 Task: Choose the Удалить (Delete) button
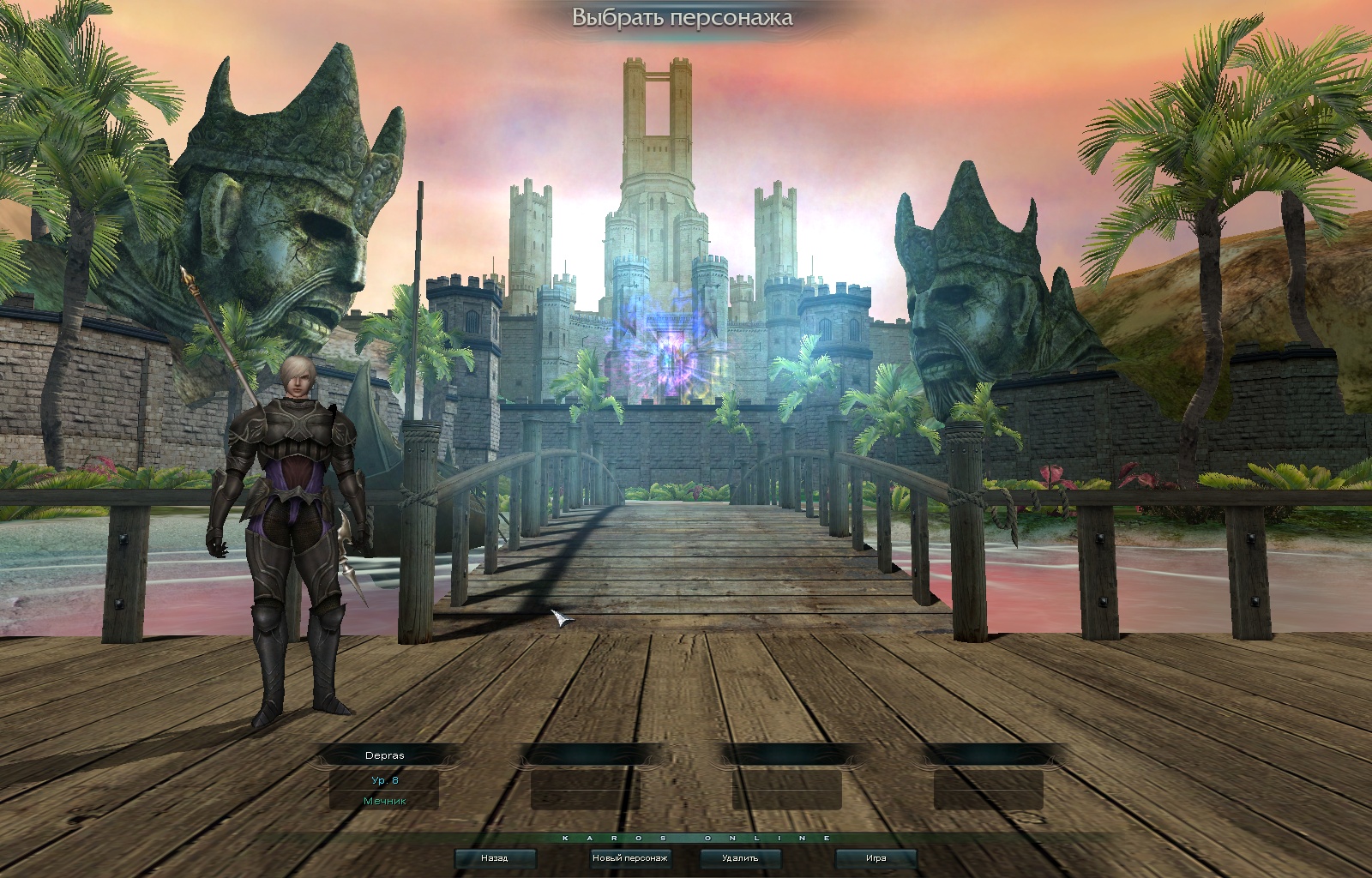coord(740,857)
